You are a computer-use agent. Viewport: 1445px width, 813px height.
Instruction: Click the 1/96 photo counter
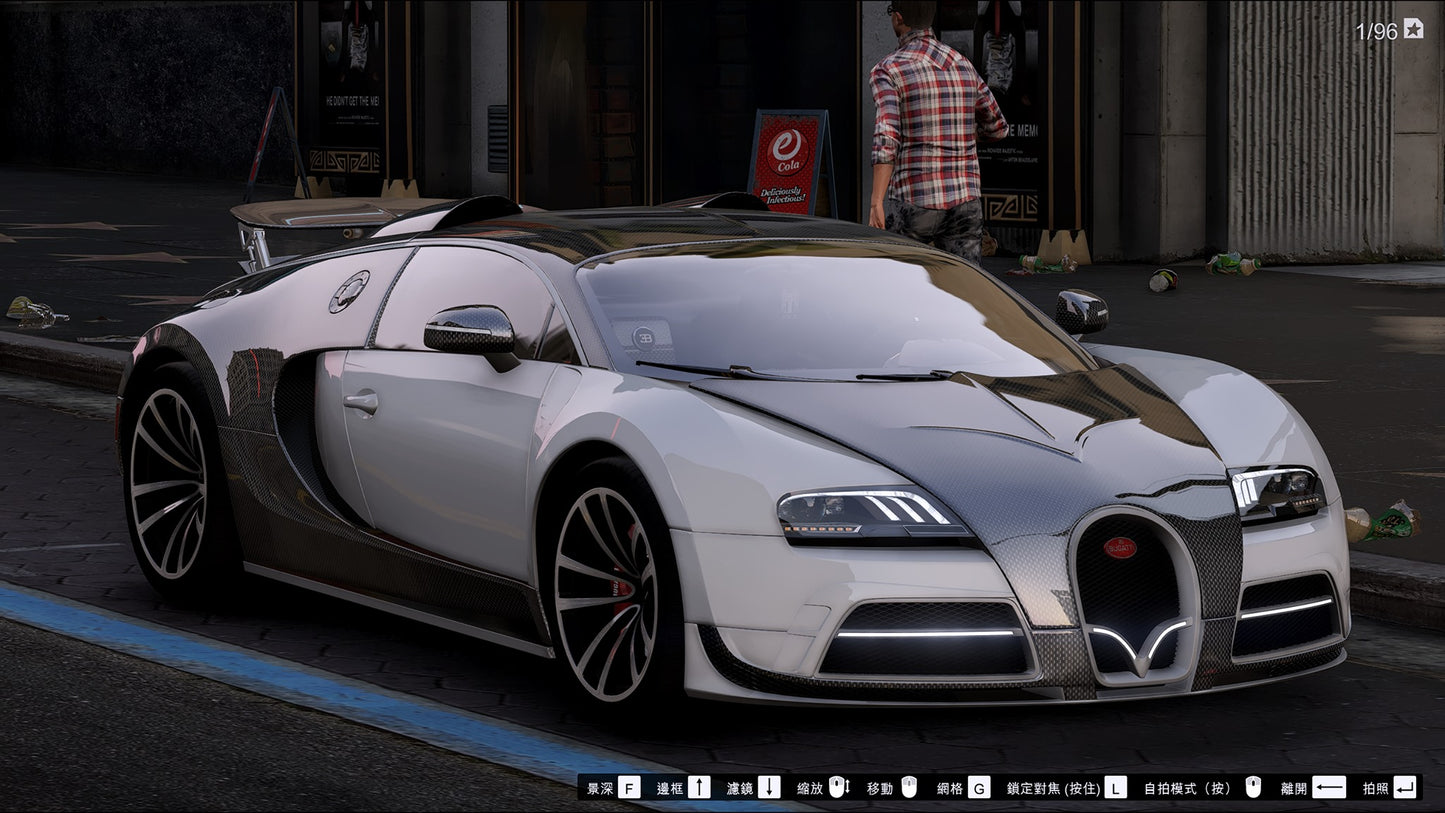(x=1375, y=28)
